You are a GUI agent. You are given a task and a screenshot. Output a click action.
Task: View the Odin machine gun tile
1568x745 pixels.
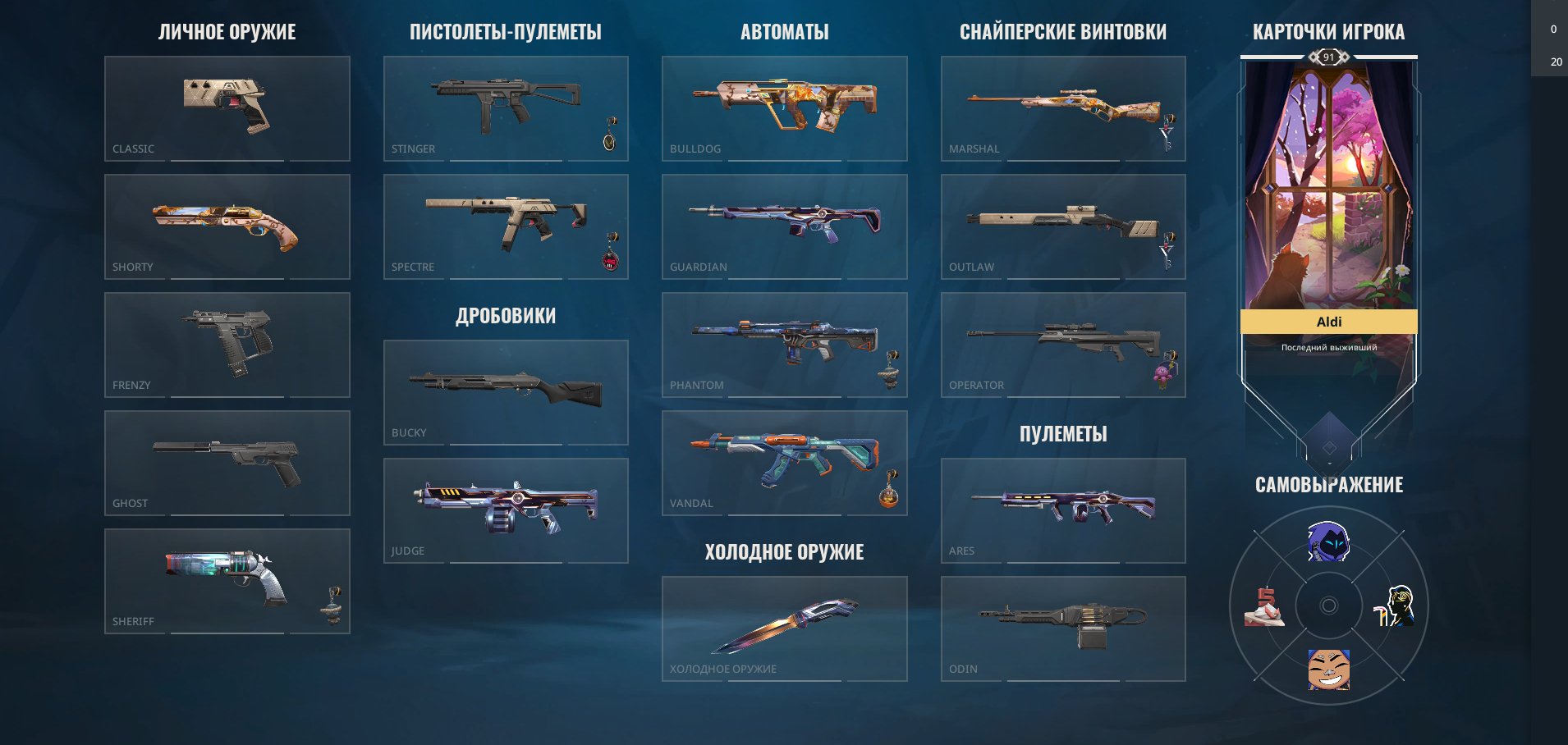(x=1063, y=628)
